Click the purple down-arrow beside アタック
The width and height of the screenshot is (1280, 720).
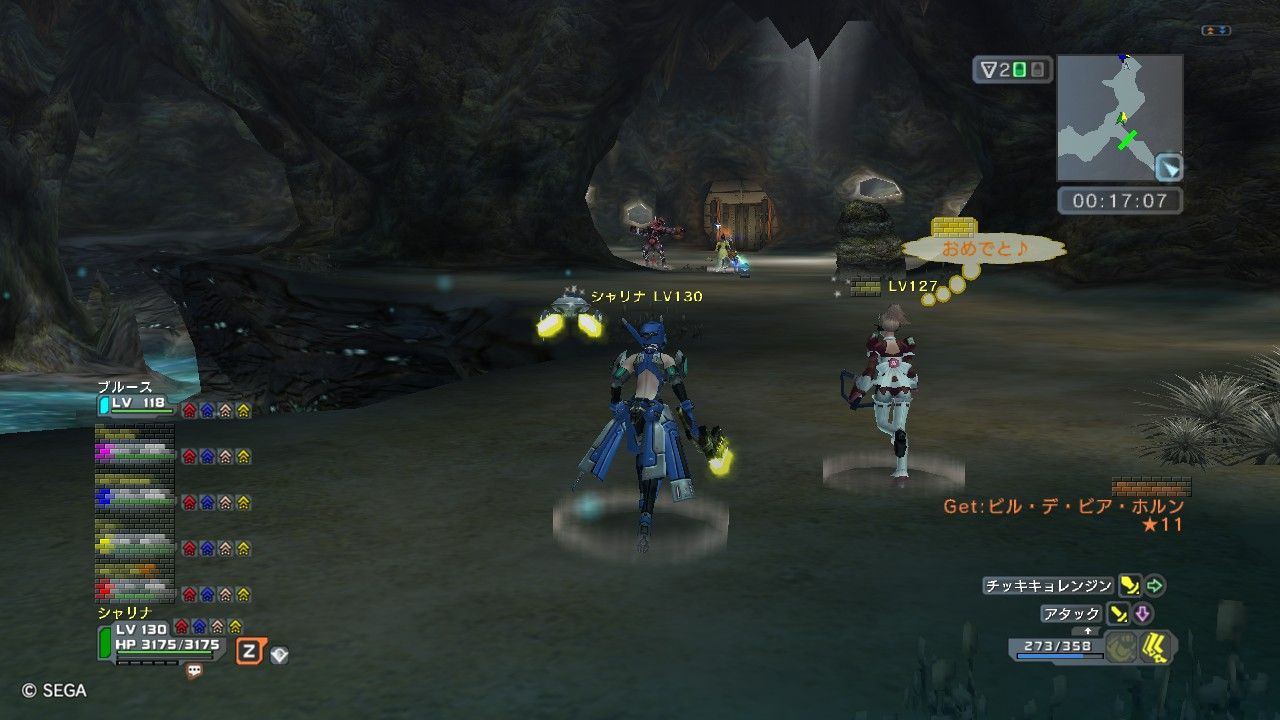1143,614
